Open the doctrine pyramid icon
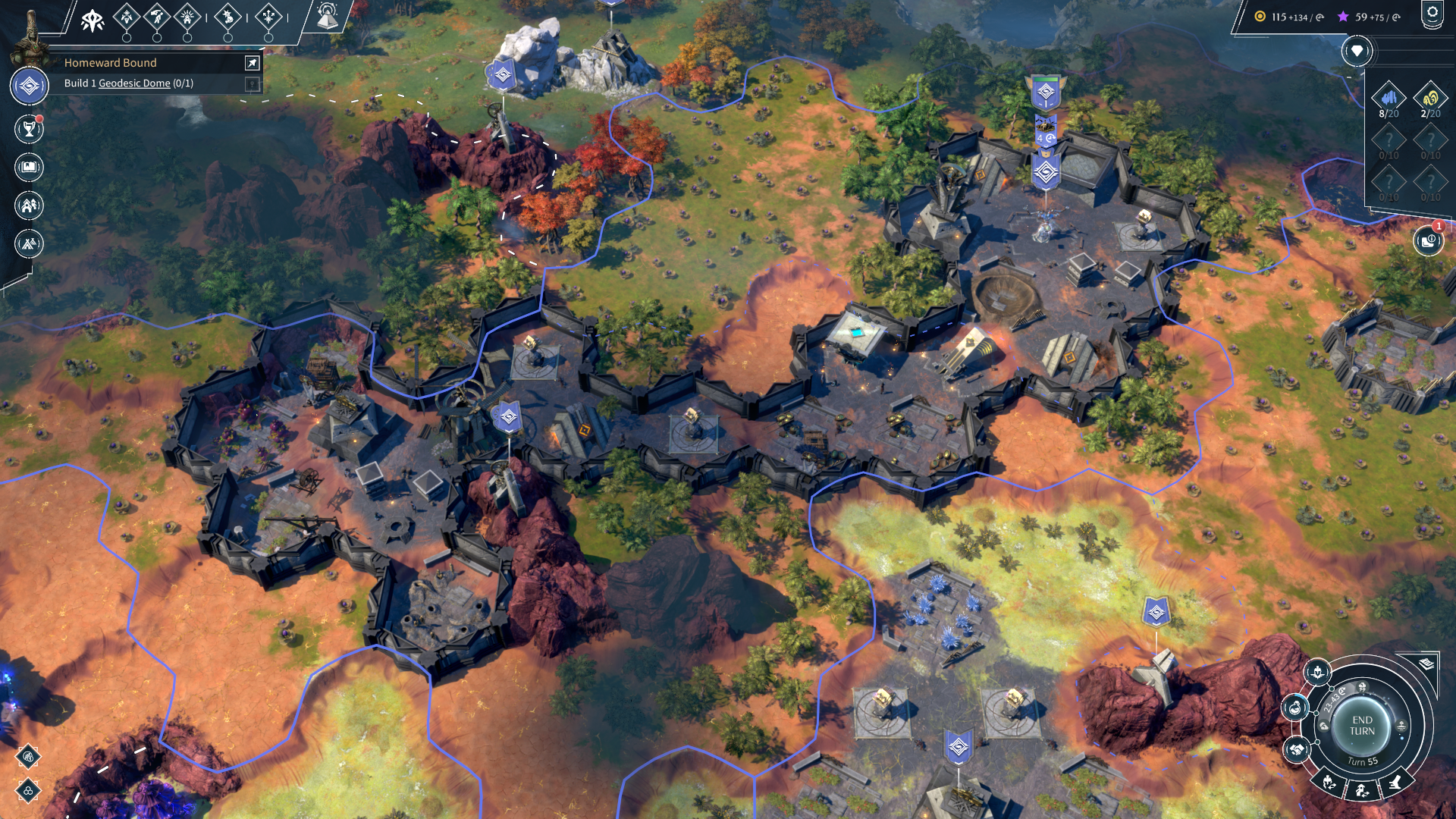This screenshot has height=819, width=1456. [x=328, y=16]
